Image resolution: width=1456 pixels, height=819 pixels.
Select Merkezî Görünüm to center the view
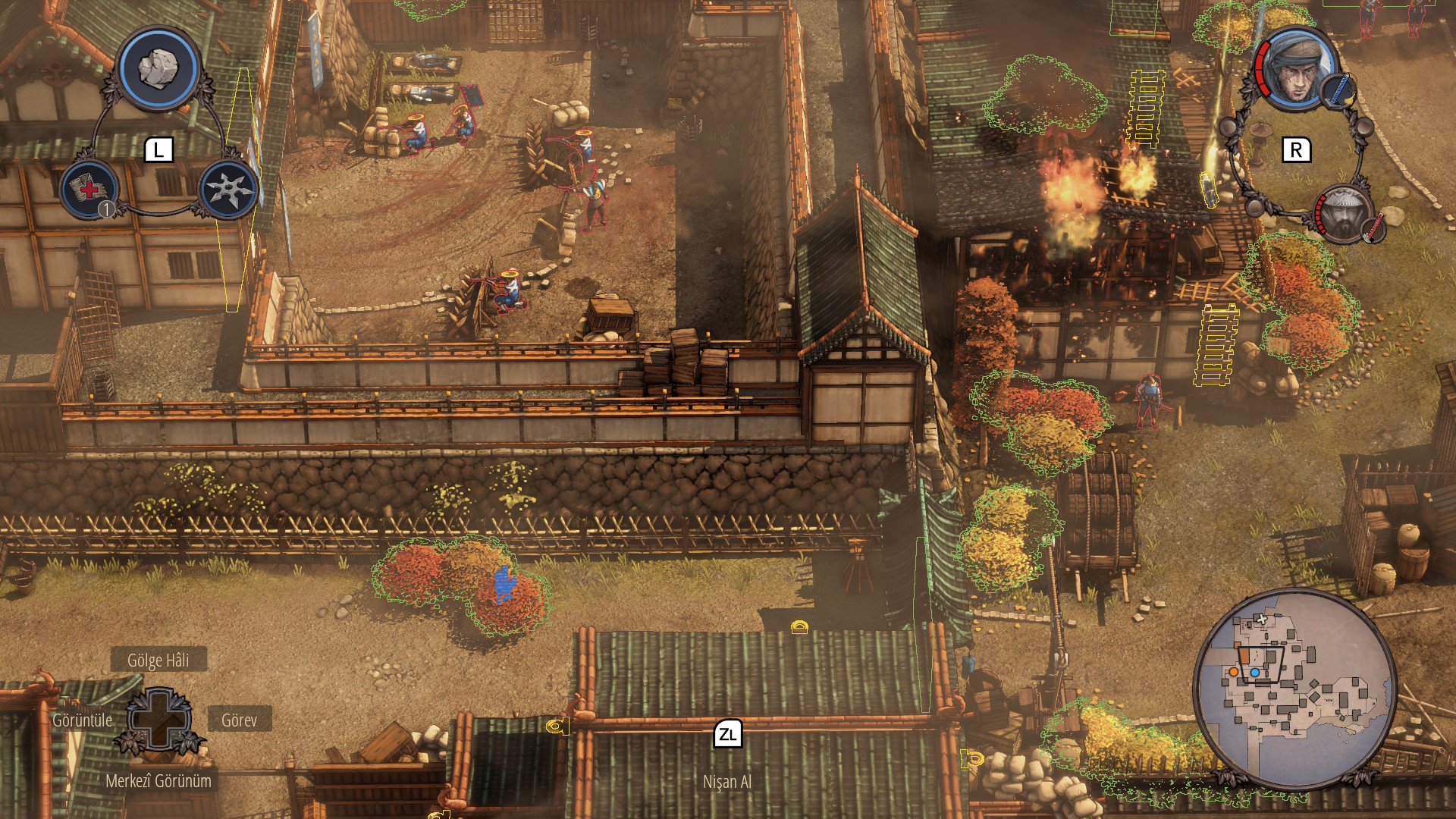pos(158,781)
